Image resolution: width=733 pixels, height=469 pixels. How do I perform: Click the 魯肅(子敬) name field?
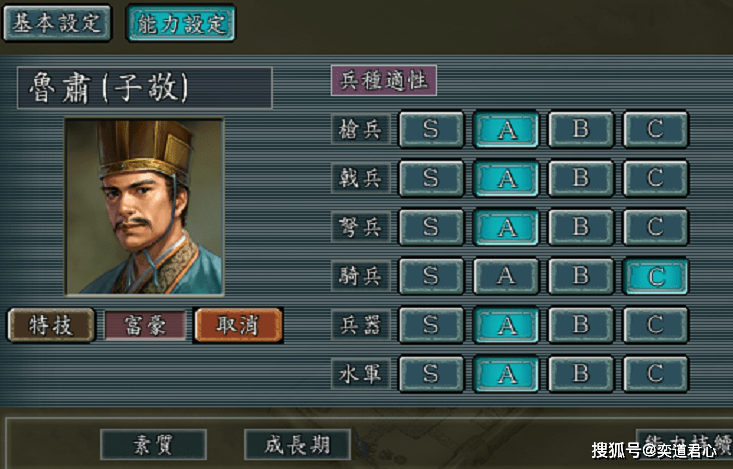pyautogui.click(x=144, y=88)
